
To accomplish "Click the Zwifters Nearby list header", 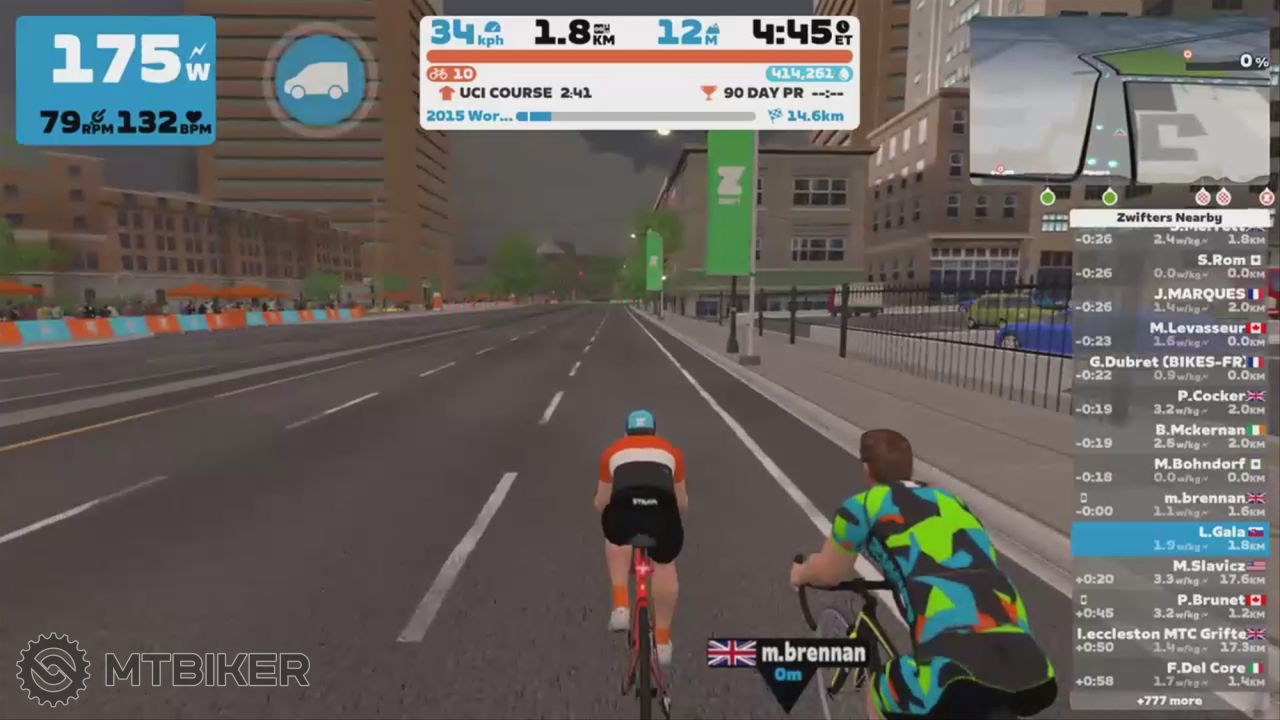I will 1170,218.
